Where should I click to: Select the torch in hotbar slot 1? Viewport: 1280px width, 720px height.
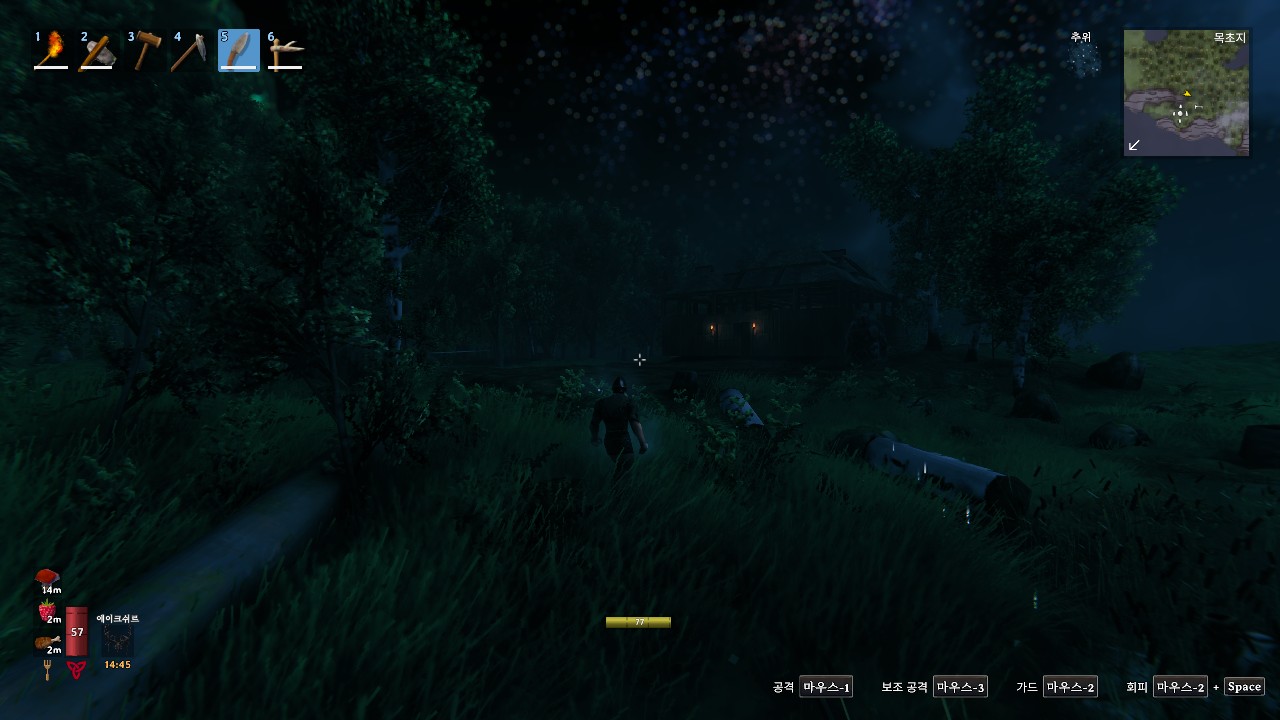51,48
